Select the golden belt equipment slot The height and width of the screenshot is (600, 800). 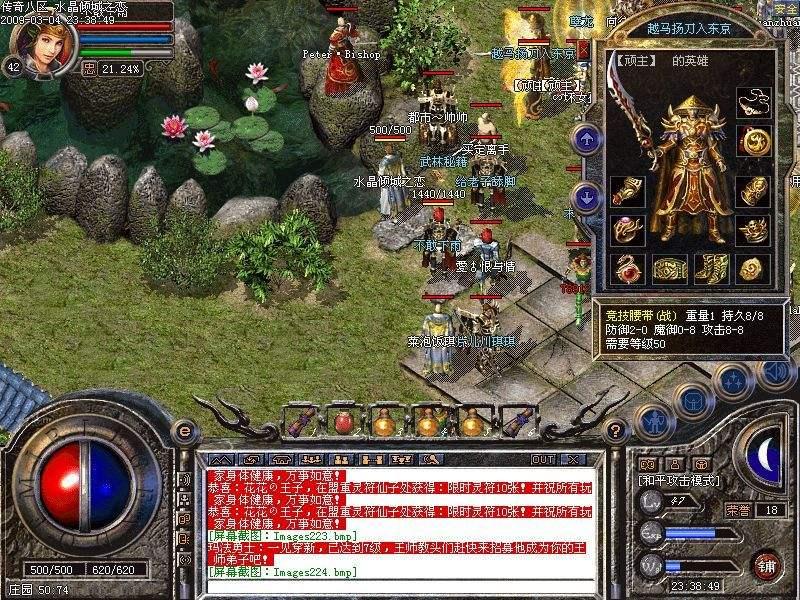click(668, 268)
